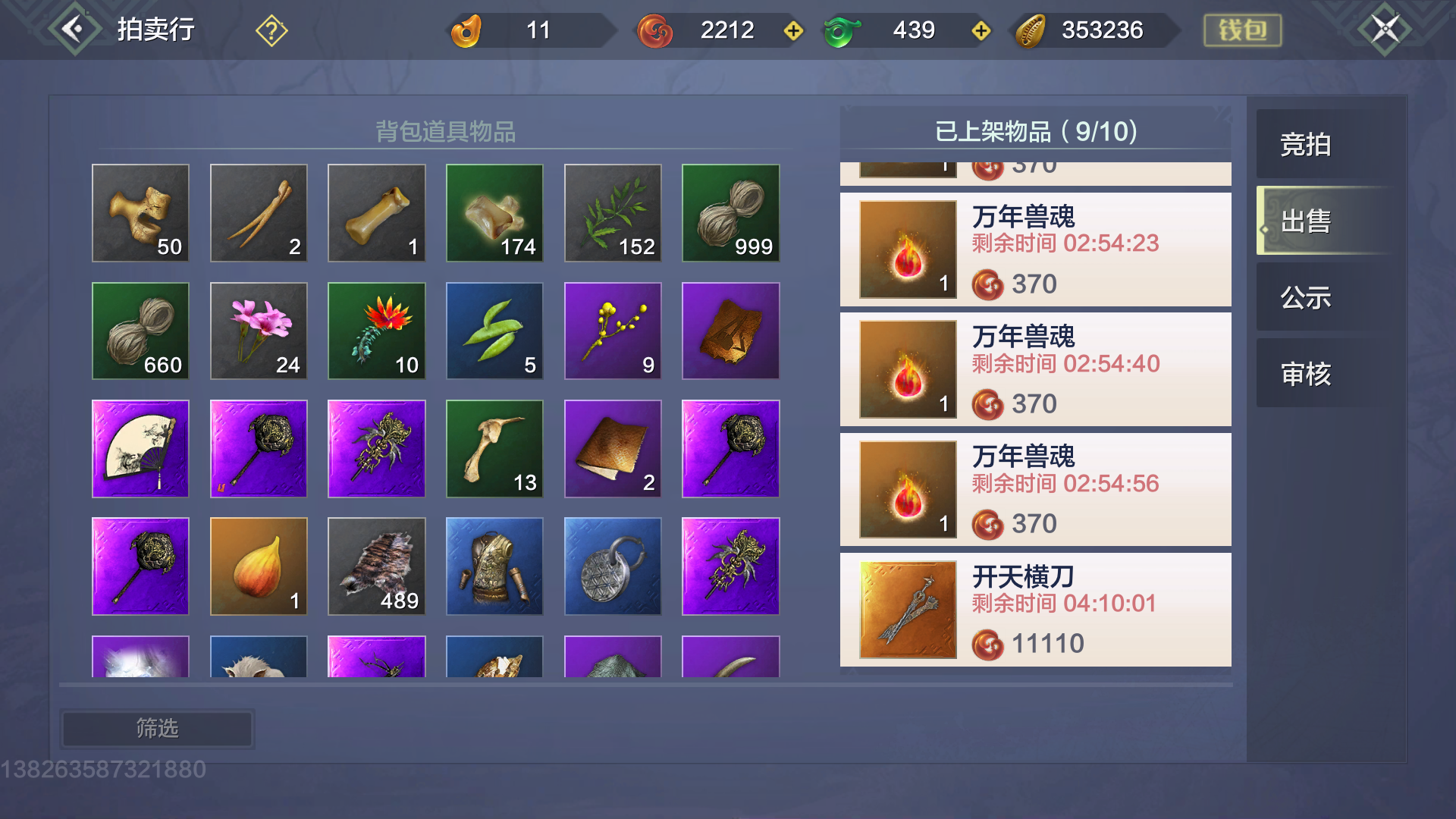This screenshot has width=1456, height=819.
Task: Switch to the 竞拍 tab
Action: 1304,146
